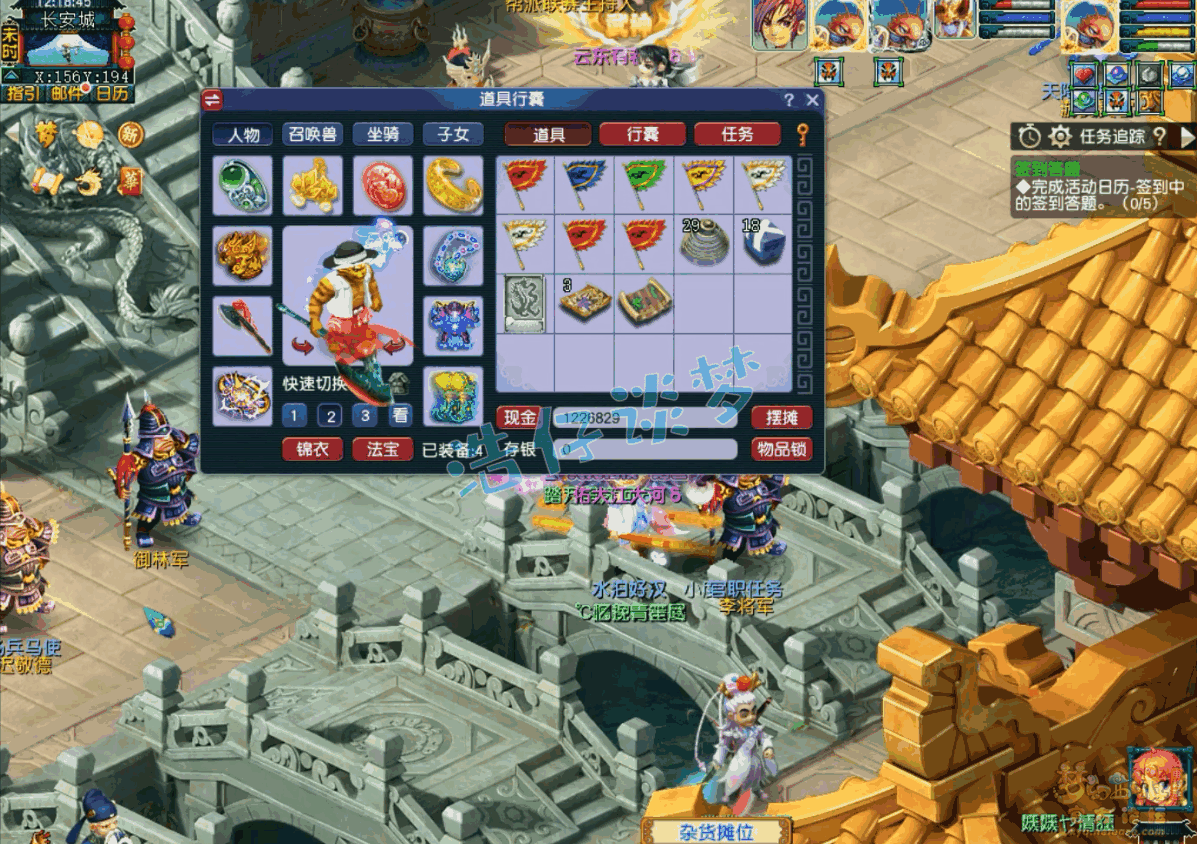Screen dimensions: 1197x844
Task: Open the 锦衣 costume panel
Action: point(312,450)
